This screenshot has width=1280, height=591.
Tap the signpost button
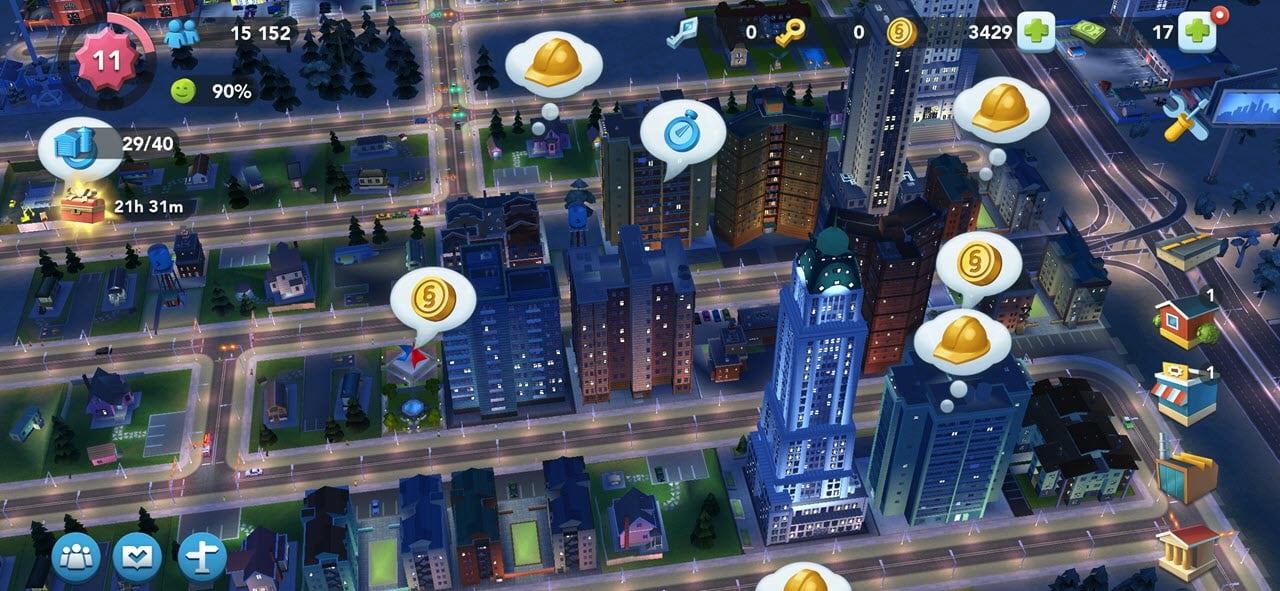coord(201,557)
